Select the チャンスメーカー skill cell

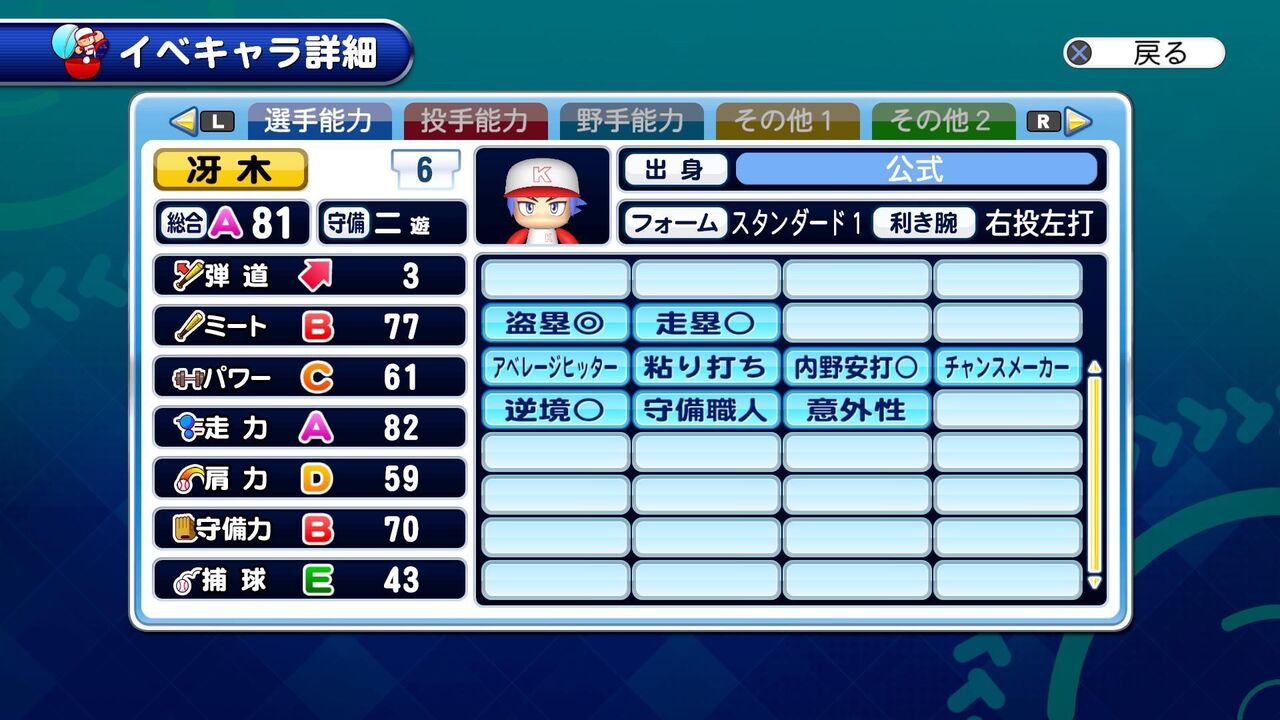[1008, 367]
